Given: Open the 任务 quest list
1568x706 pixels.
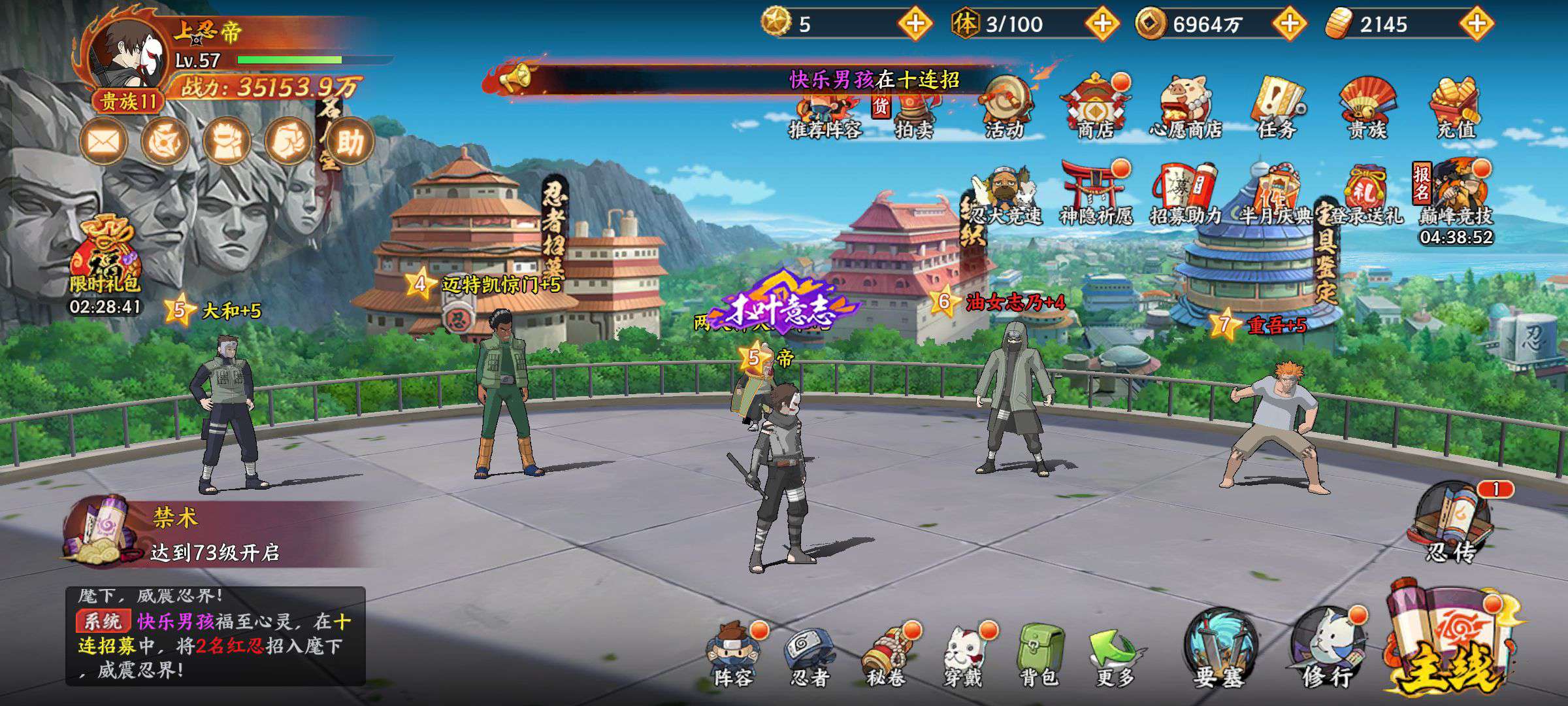Looking at the screenshot, I should (1277, 108).
